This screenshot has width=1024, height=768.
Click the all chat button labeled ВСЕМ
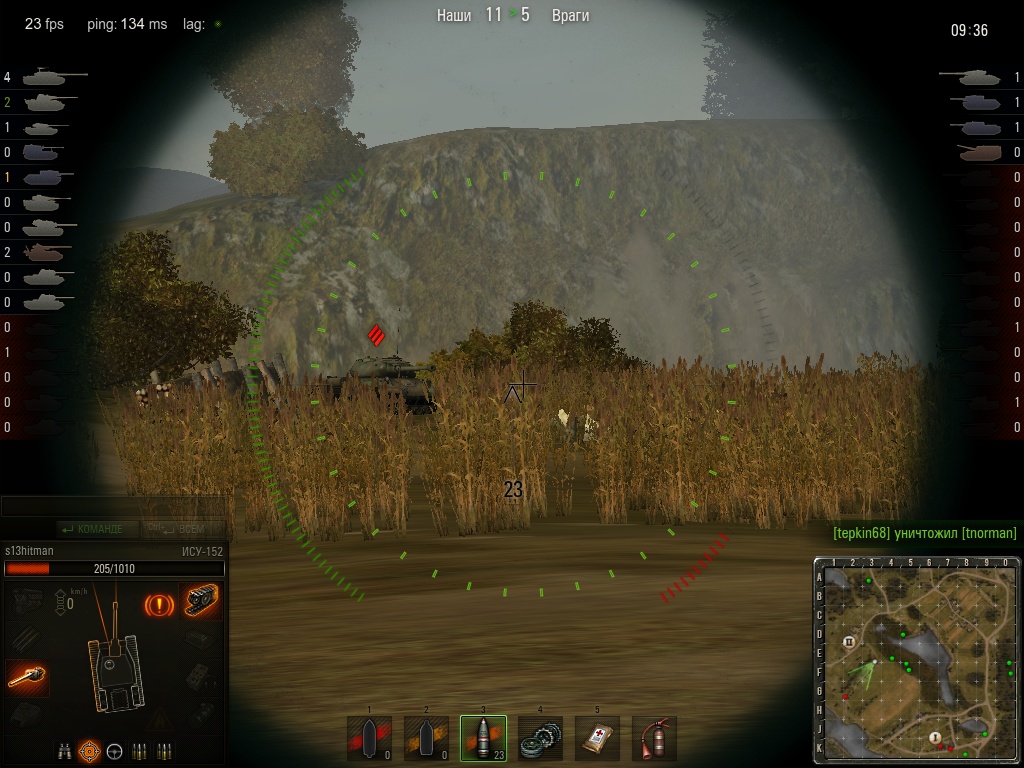(x=184, y=529)
